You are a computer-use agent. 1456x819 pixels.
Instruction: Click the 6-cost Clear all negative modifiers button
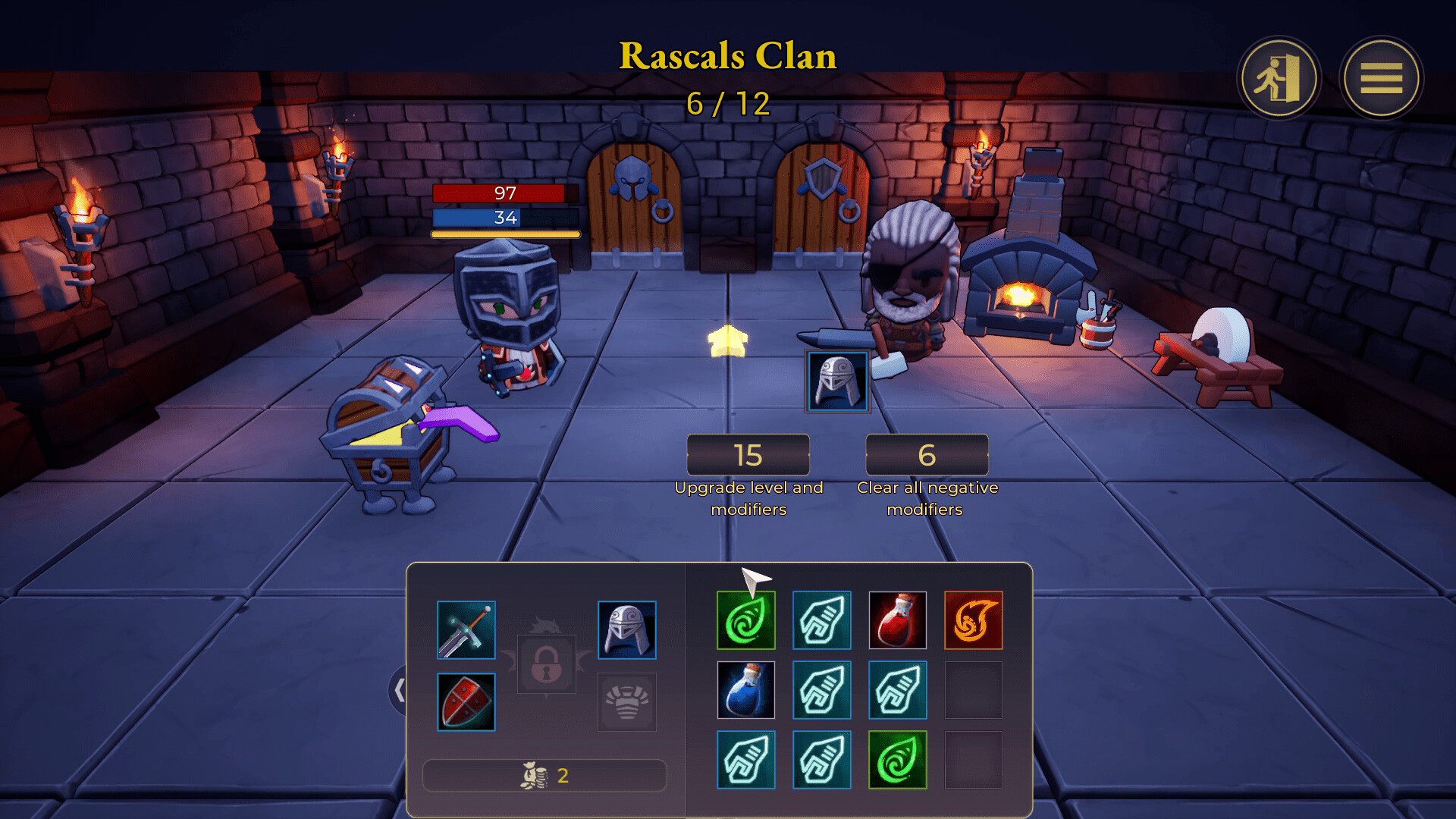tap(927, 455)
